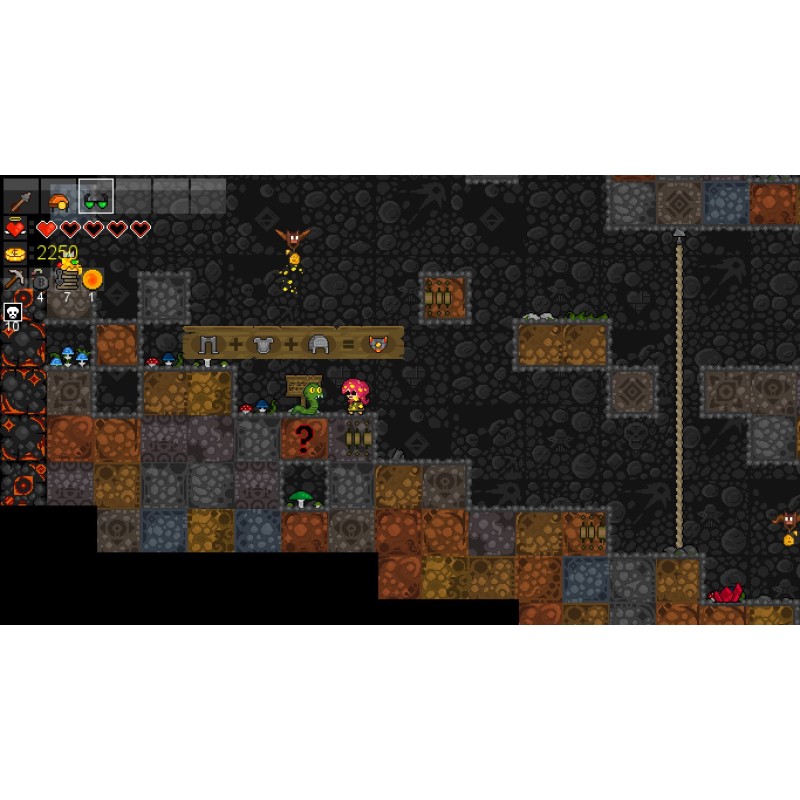Screen dimensions: 800x800
Task: Pick the rope ladder item icon
Action: click(x=67, y=278)
